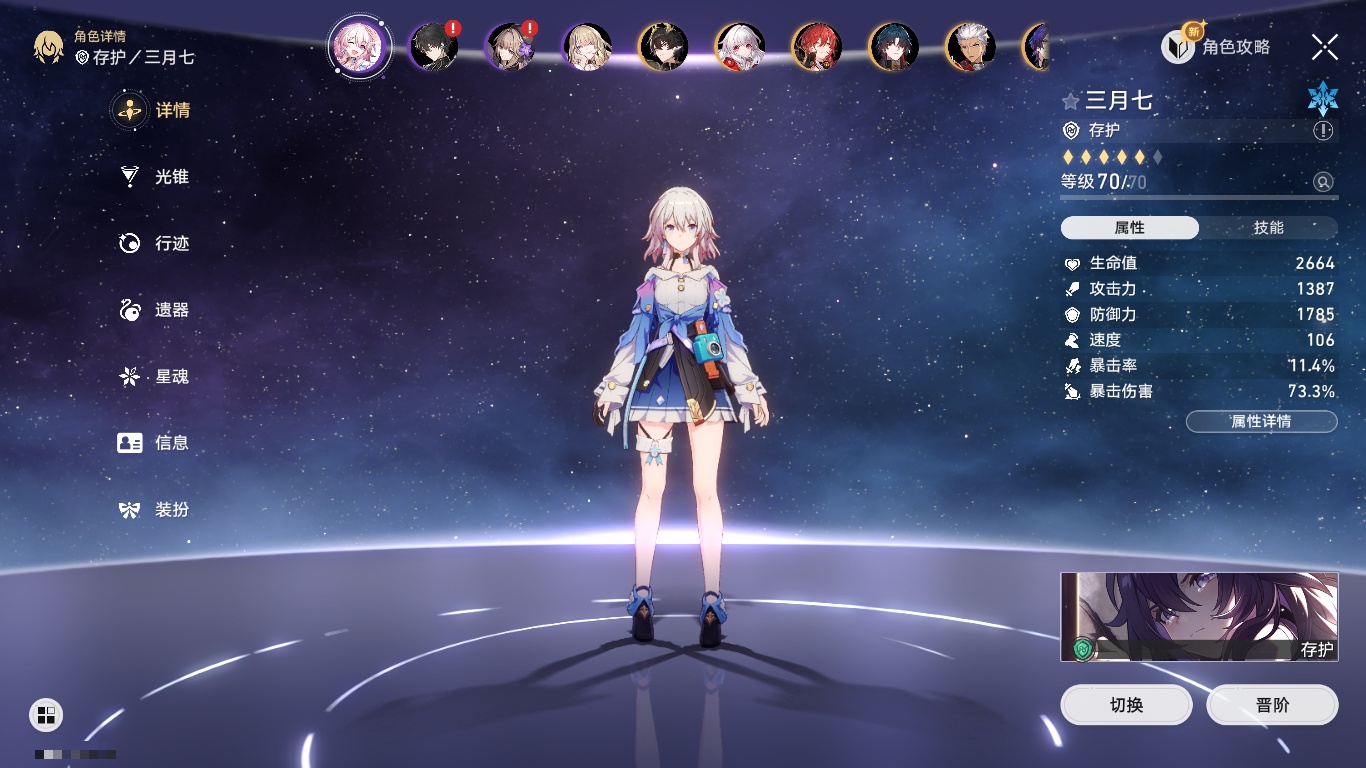Open the four-square grid menu icon
This screenshot has height=768, width=1366.
46,714
